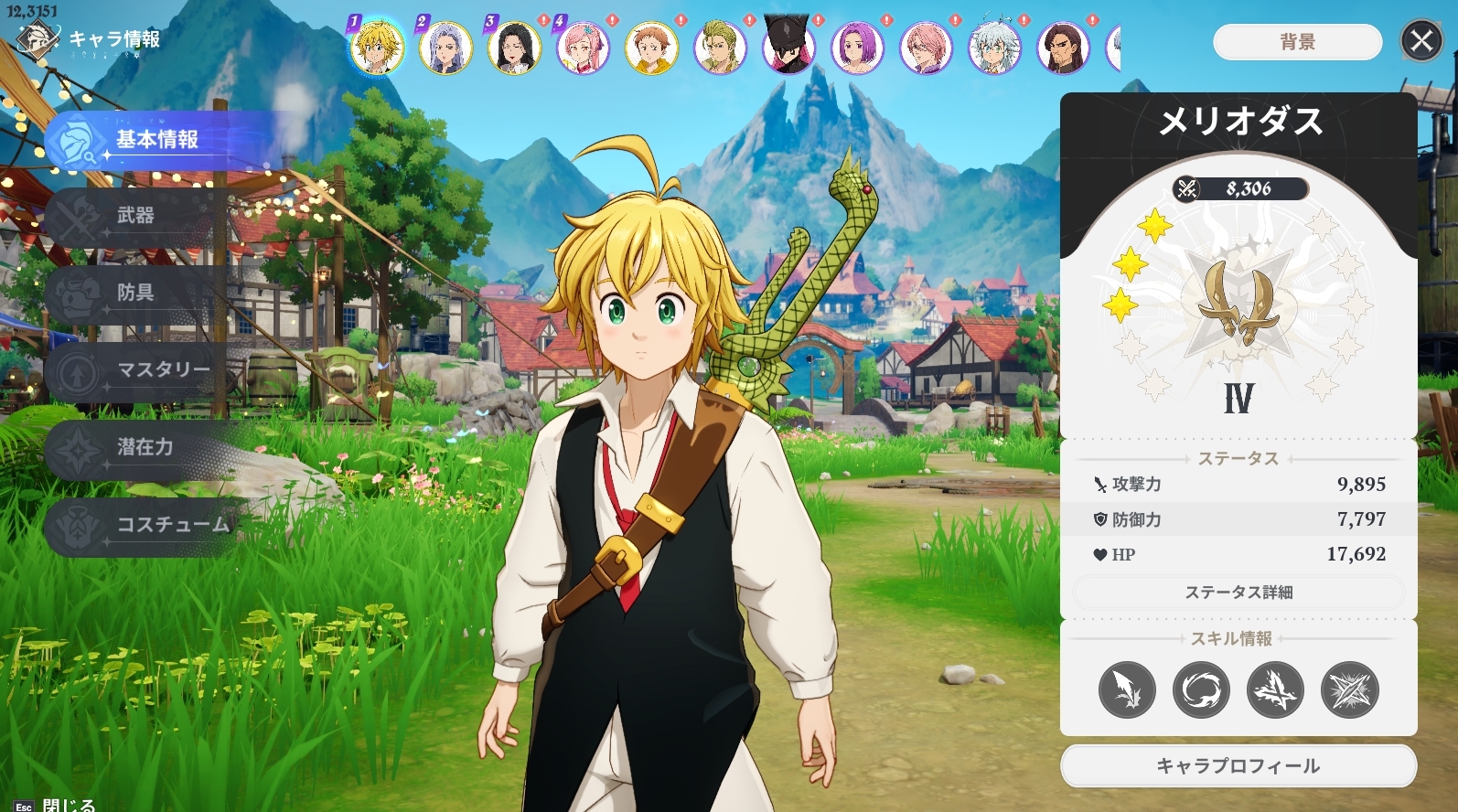This screenshot has width=1458, height=812.
Task: View the swirling vortex skill icon
Action: click(x=1201, y=689)
